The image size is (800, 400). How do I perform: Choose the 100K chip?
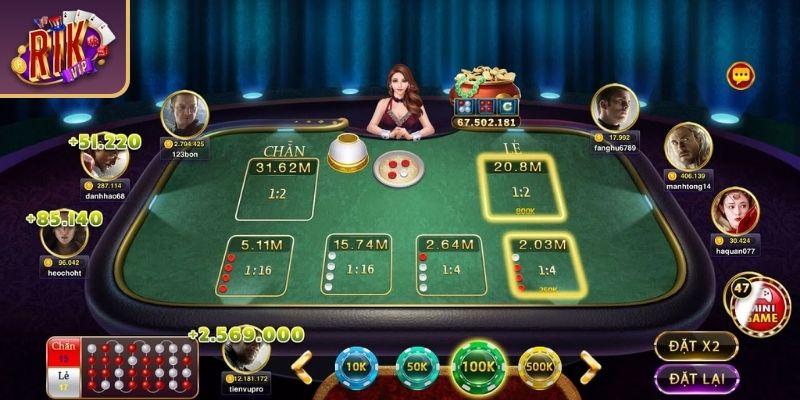478,365
